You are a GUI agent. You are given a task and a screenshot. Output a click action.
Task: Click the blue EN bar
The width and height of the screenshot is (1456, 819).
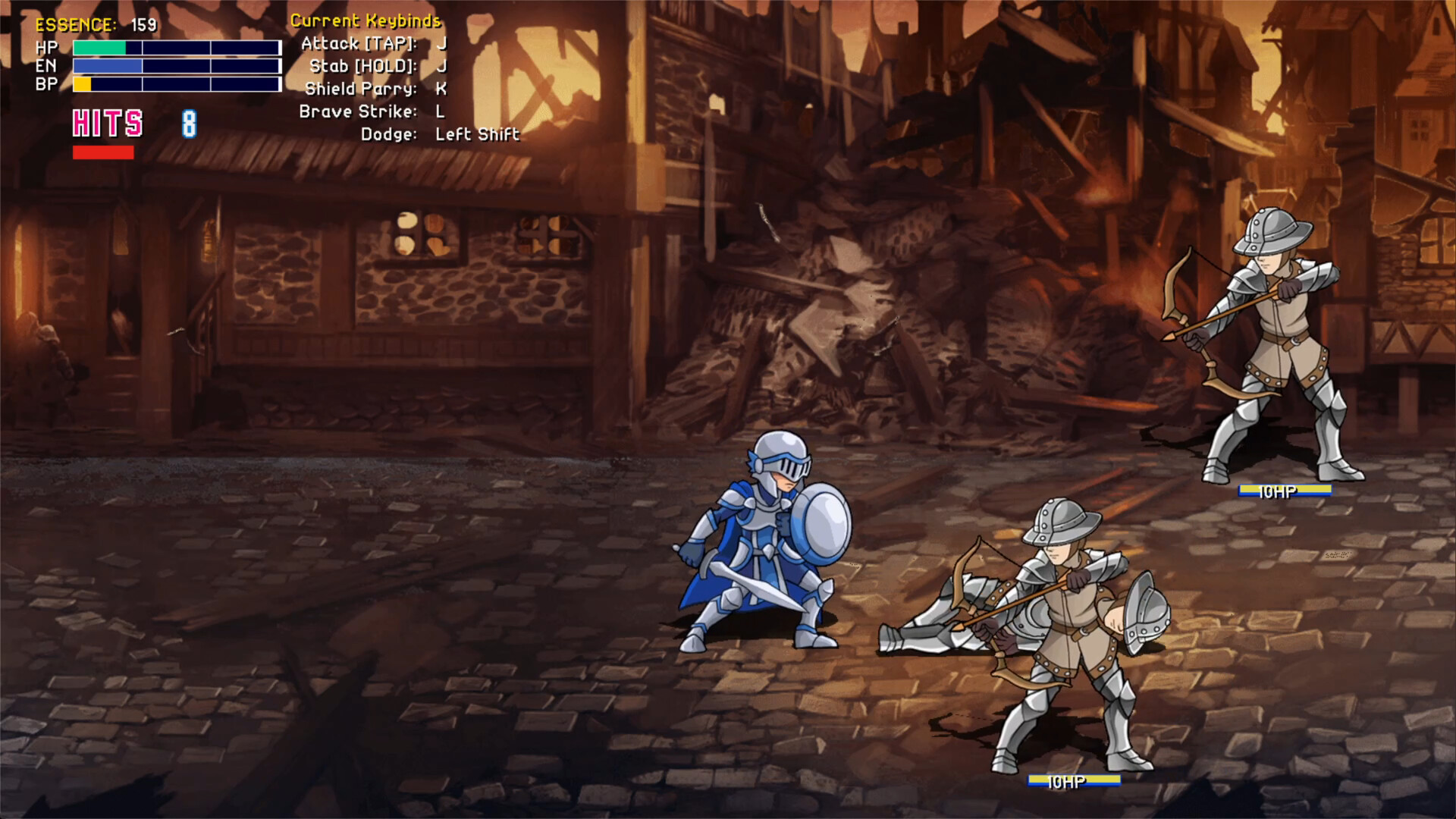tap(106, 66)
